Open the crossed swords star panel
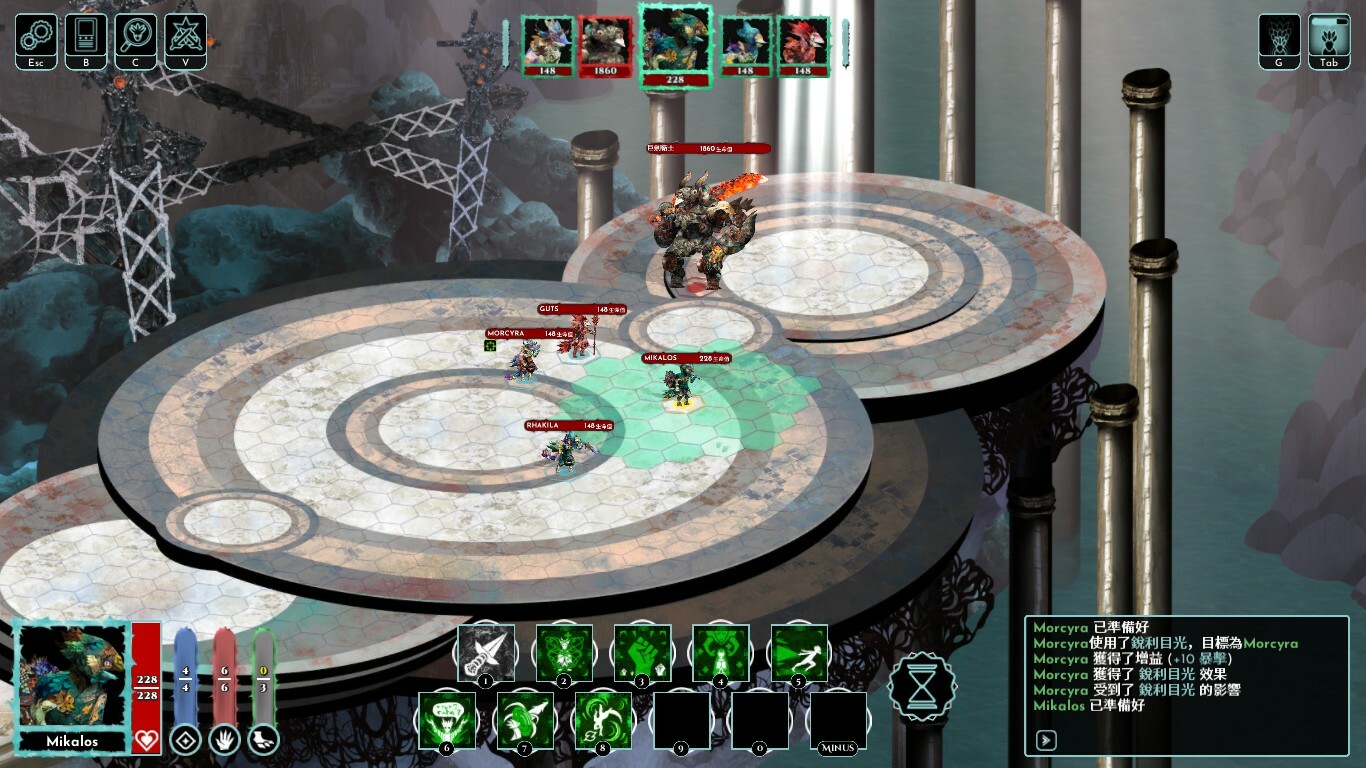This screenshot has height=768, width=1366. 186,35
